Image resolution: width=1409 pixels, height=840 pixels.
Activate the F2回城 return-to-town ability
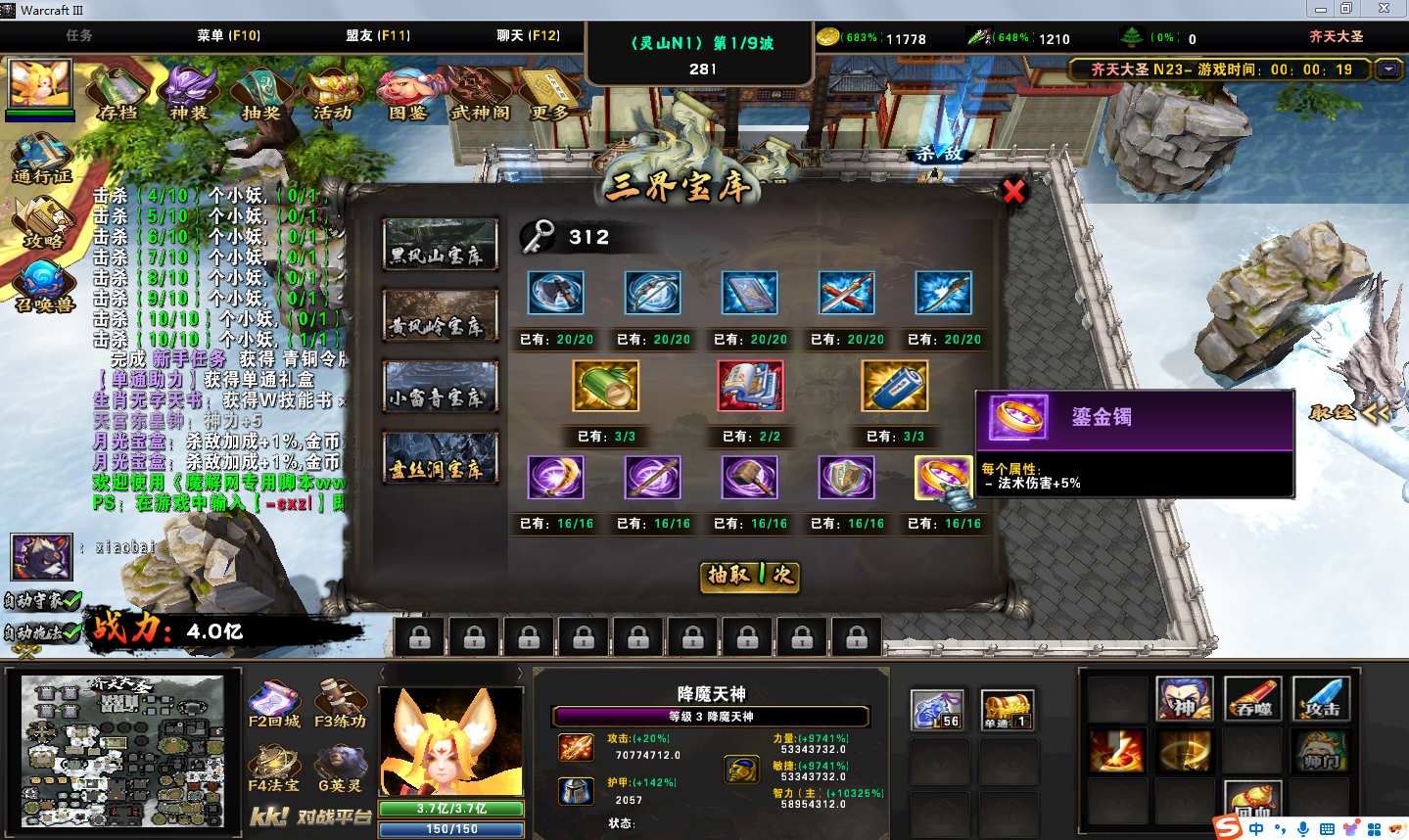click(x=274, y=705)
